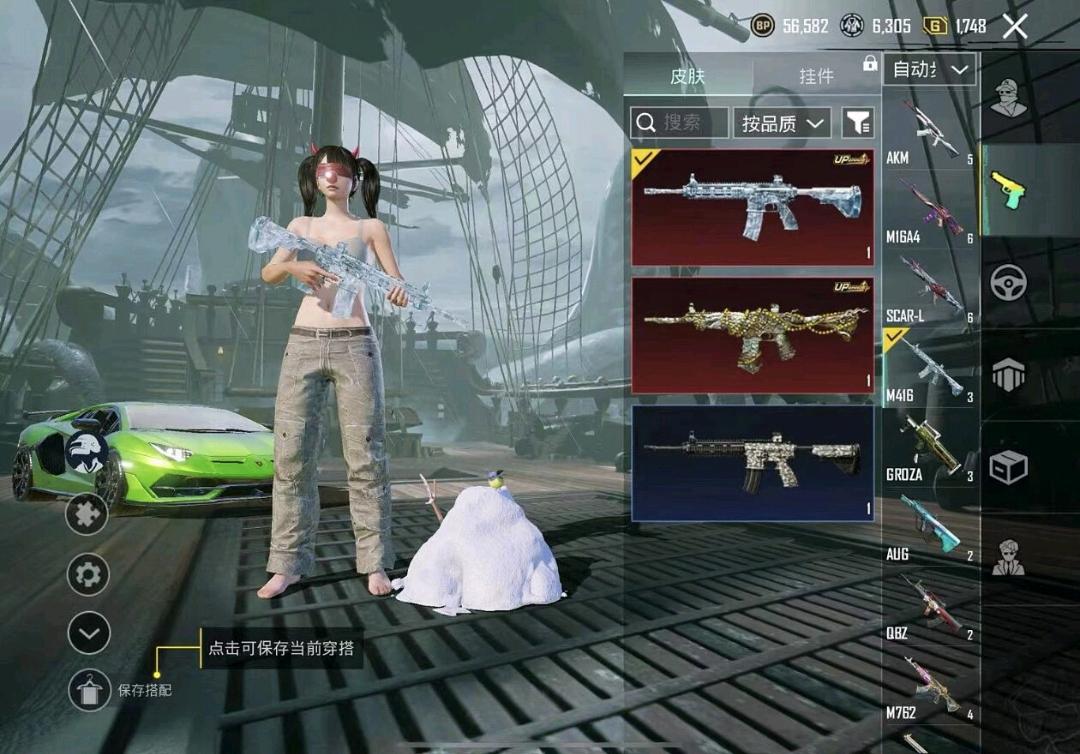Select SCAR-L in the weapon list

coord(930,287)
